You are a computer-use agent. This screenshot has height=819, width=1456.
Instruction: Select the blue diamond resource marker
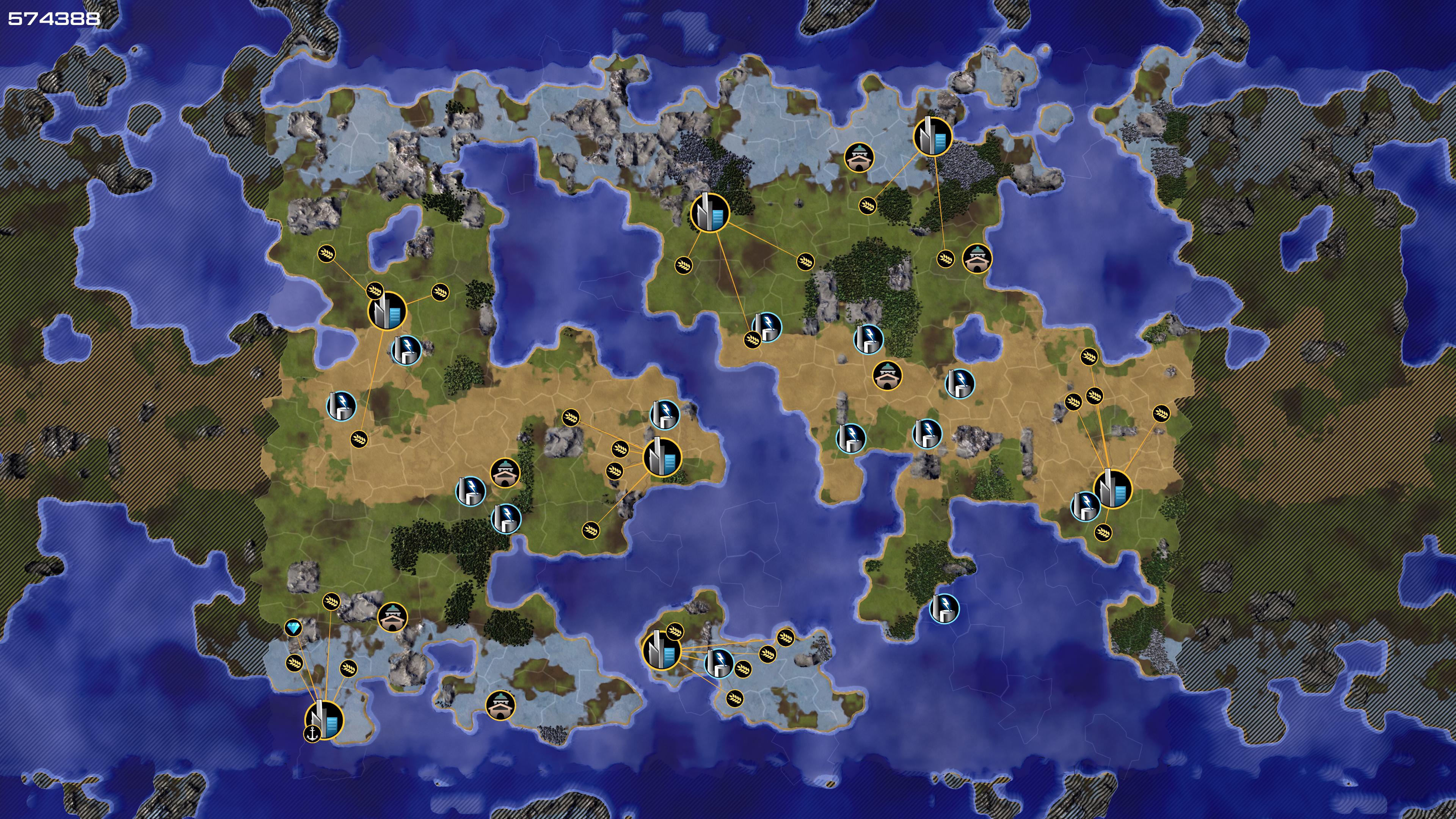point(293,628)
